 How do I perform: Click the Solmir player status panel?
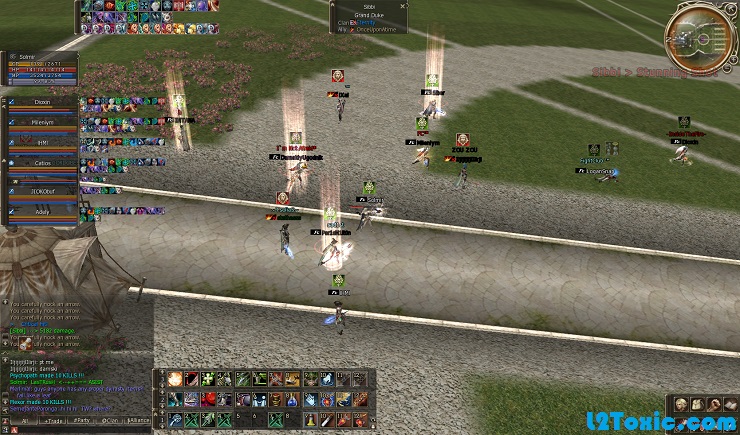(x=40, y=68)
